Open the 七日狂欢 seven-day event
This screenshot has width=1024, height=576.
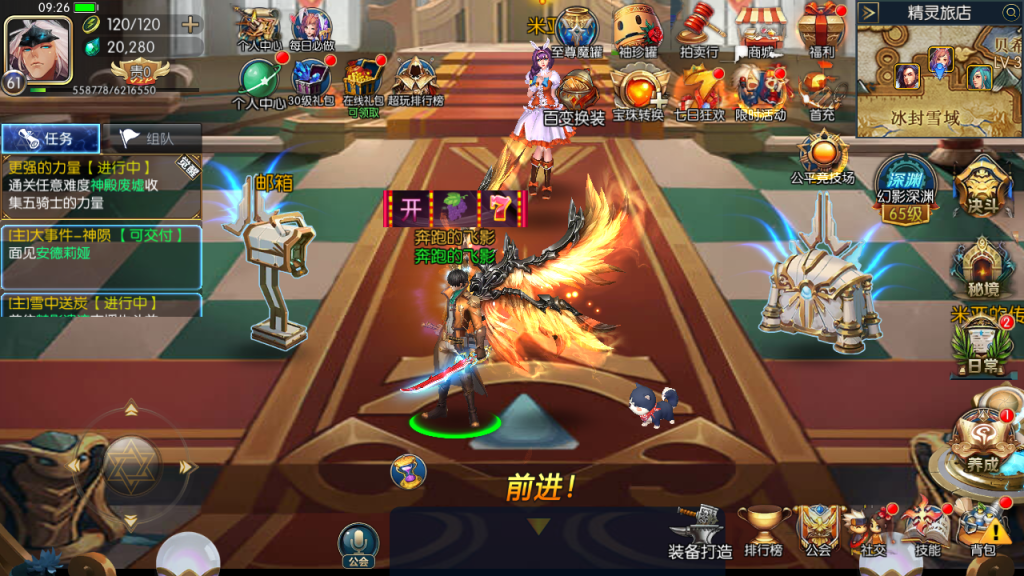click(700, 89)
